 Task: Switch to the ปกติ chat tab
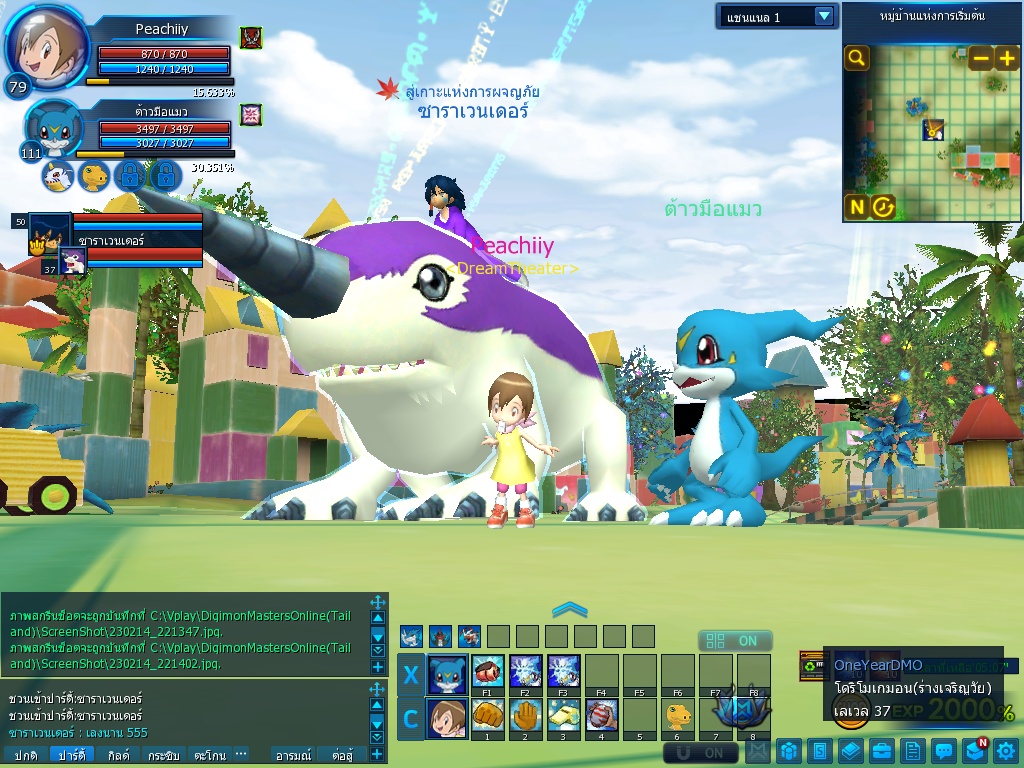click(x=26, y=755)
